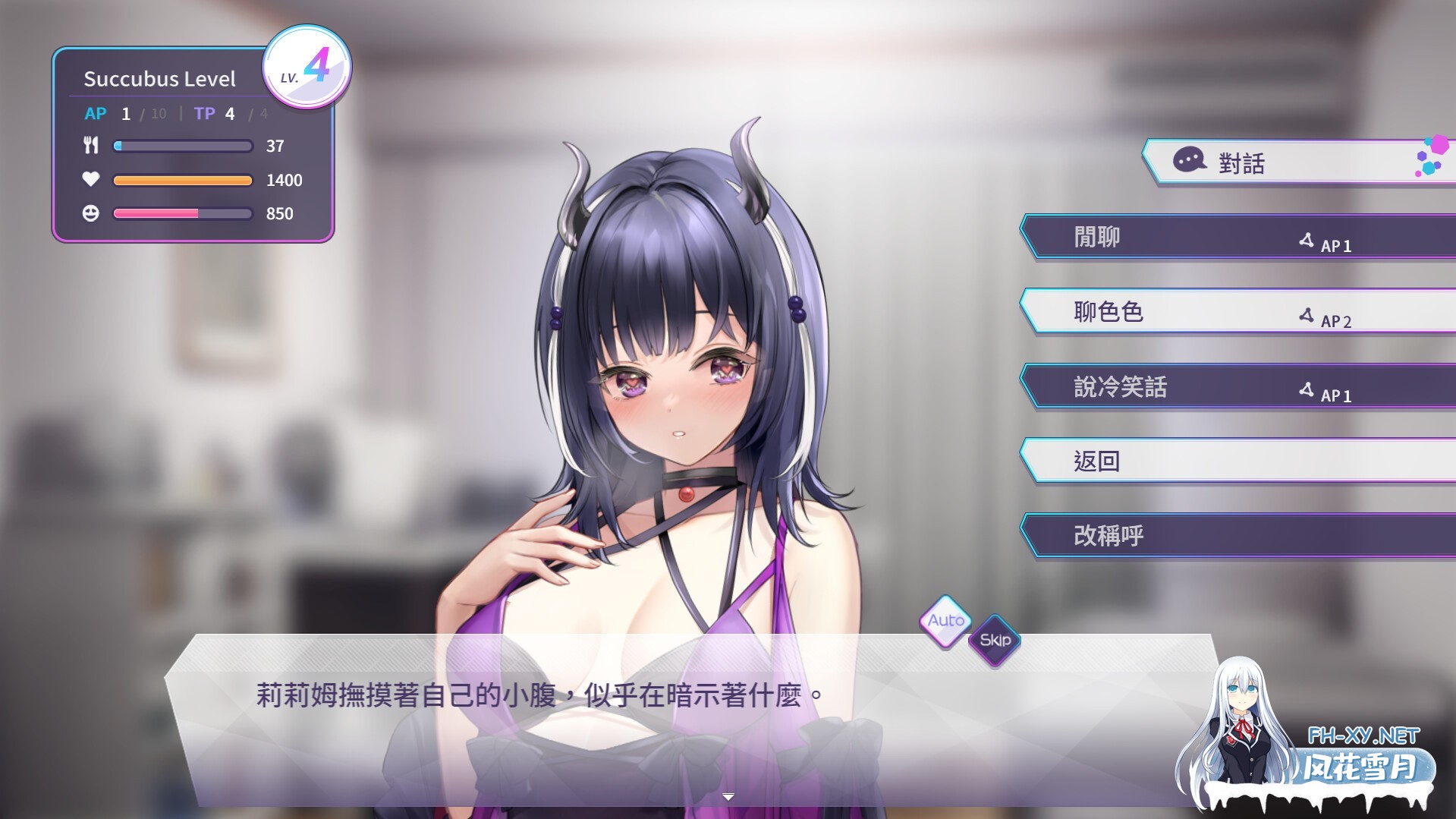Select the 聊色色 dialogue option

[1108, 311]
